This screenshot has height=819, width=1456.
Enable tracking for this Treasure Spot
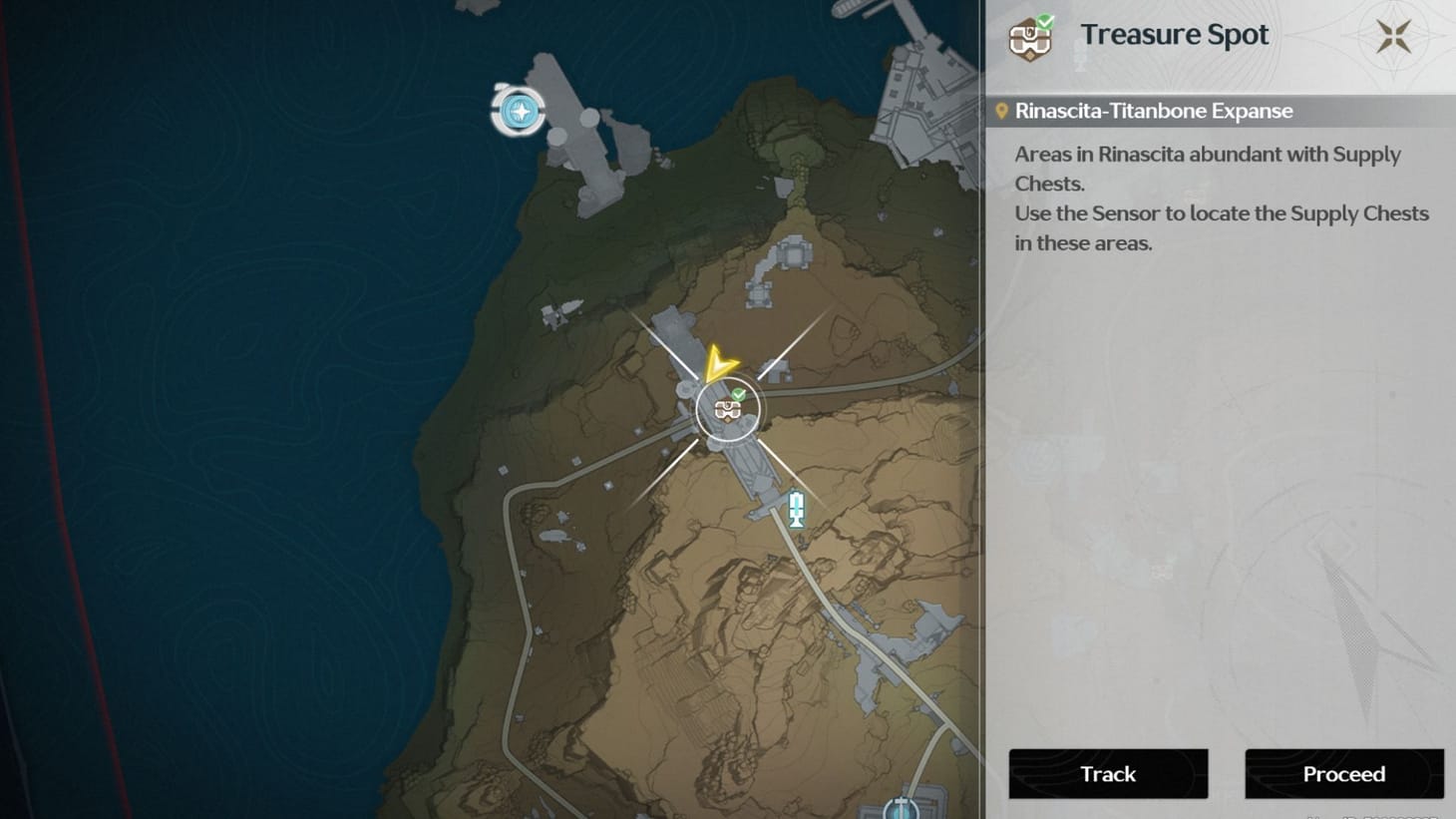1107,774
